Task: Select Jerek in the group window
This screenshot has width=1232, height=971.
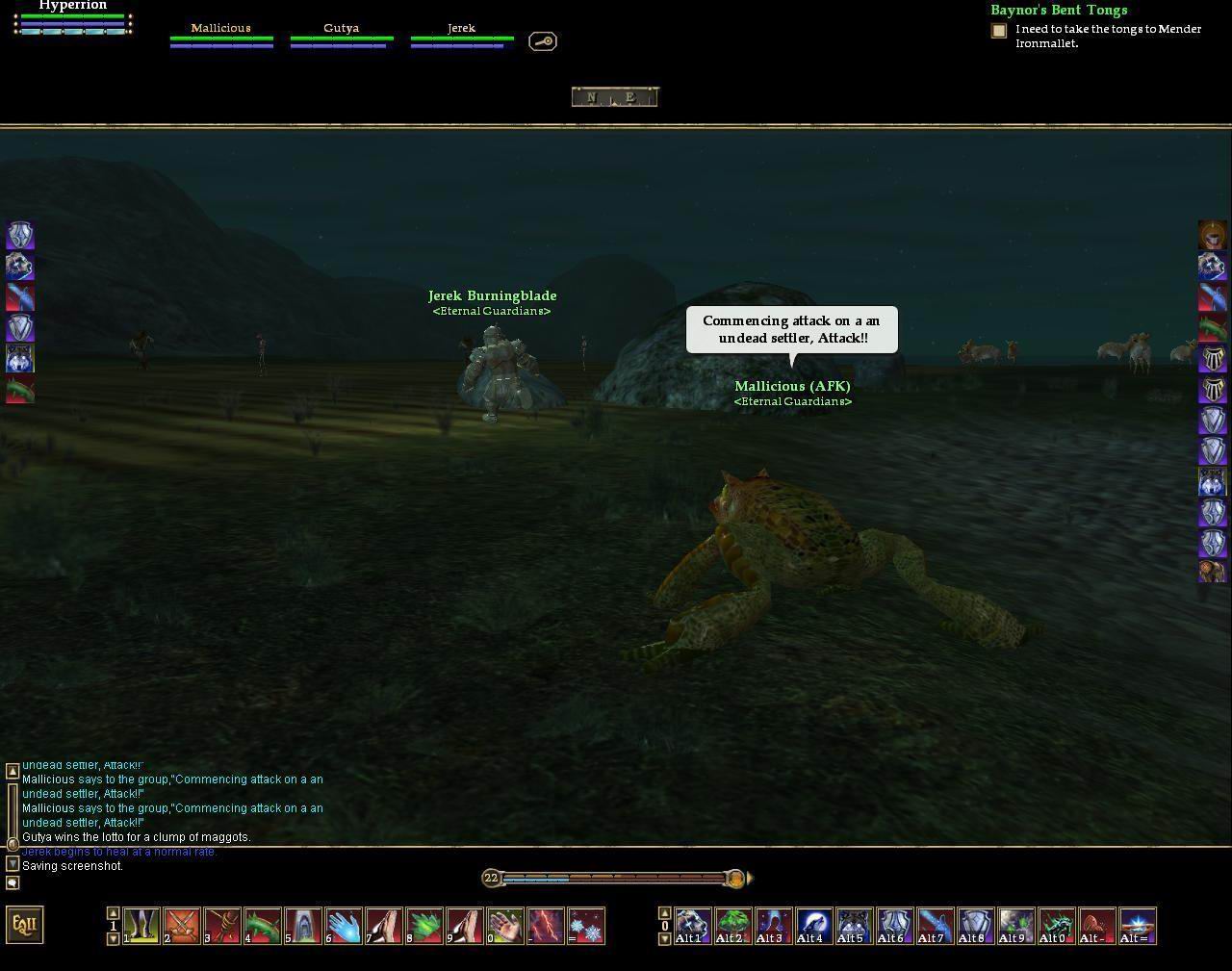Action: click(461, 35)
